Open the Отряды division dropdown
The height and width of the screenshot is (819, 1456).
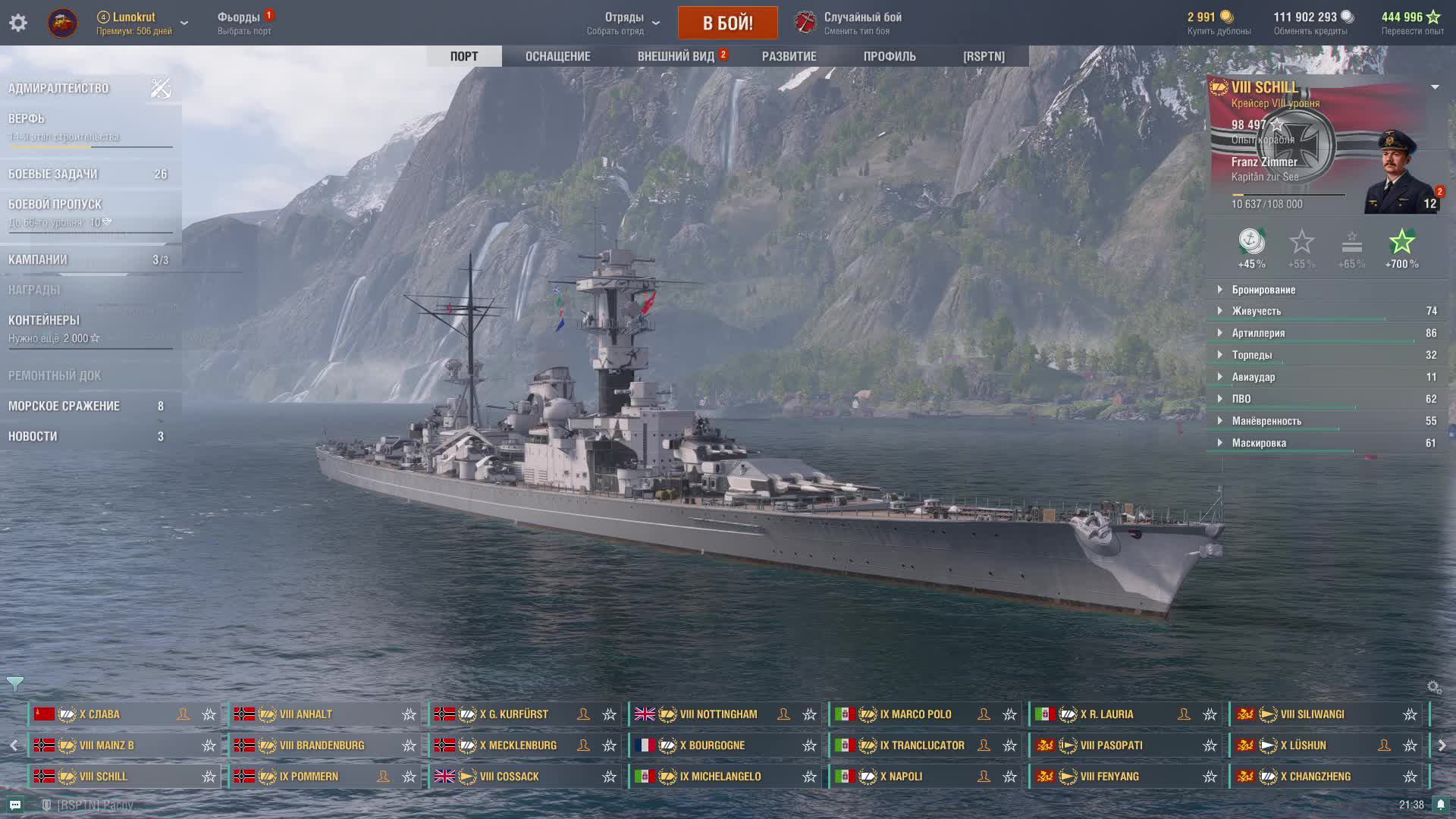point(624,23)
